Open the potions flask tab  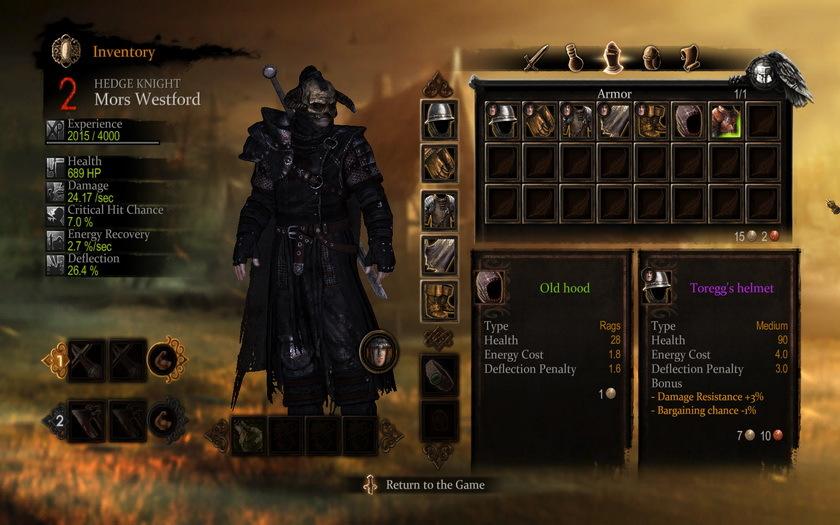click(575, 57)
